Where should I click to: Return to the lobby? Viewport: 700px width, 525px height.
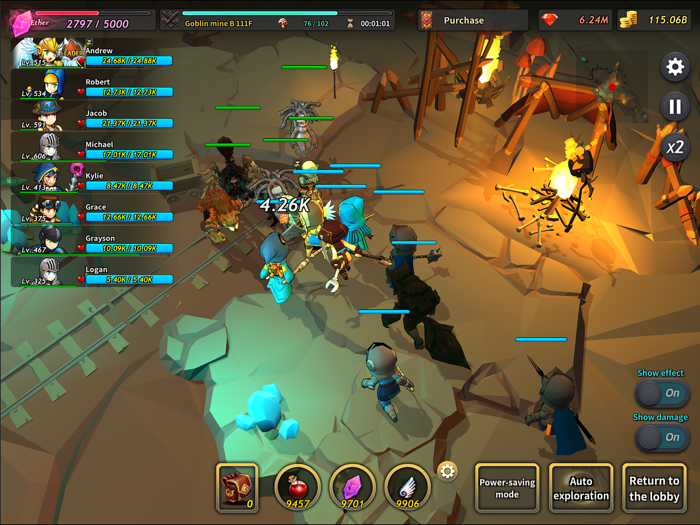654,488
